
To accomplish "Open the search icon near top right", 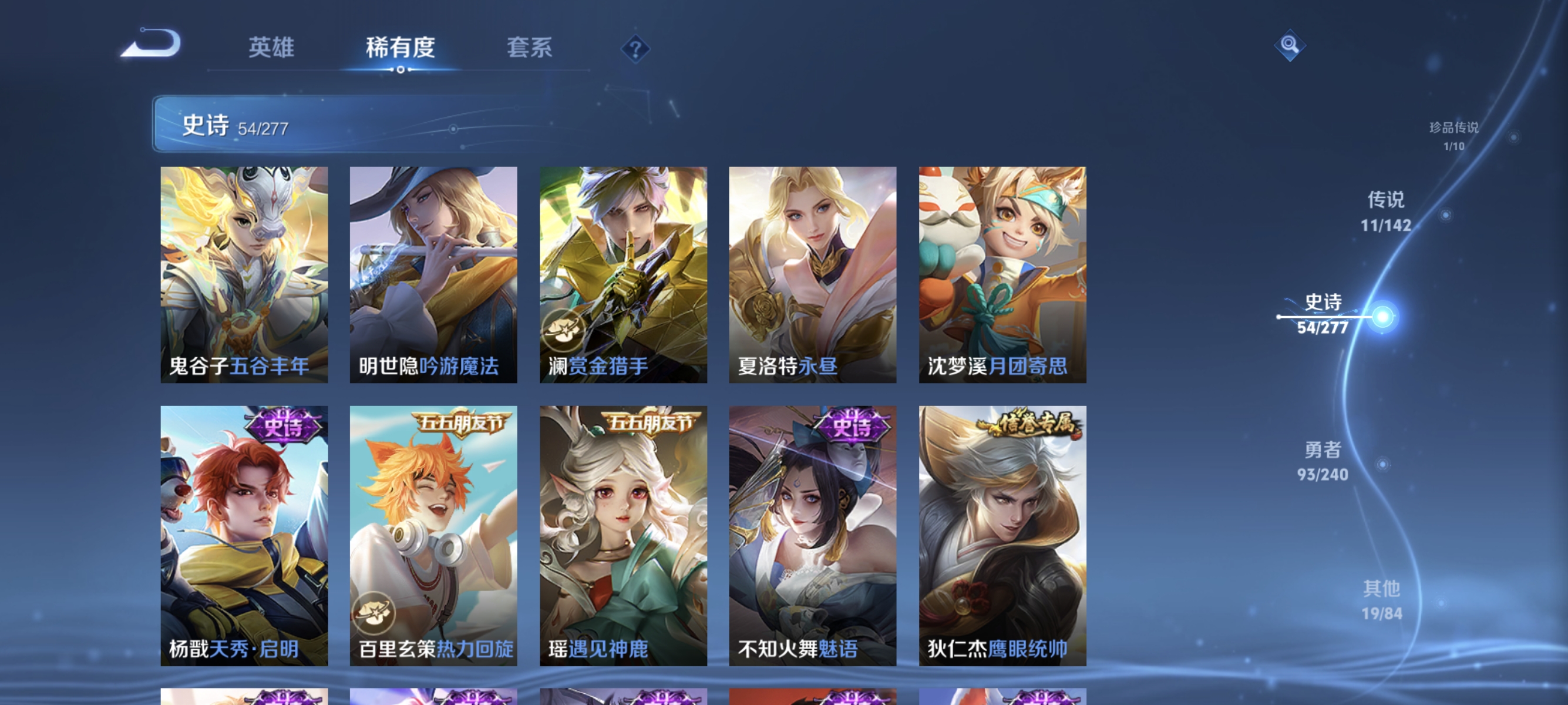I will [1290, 44].
